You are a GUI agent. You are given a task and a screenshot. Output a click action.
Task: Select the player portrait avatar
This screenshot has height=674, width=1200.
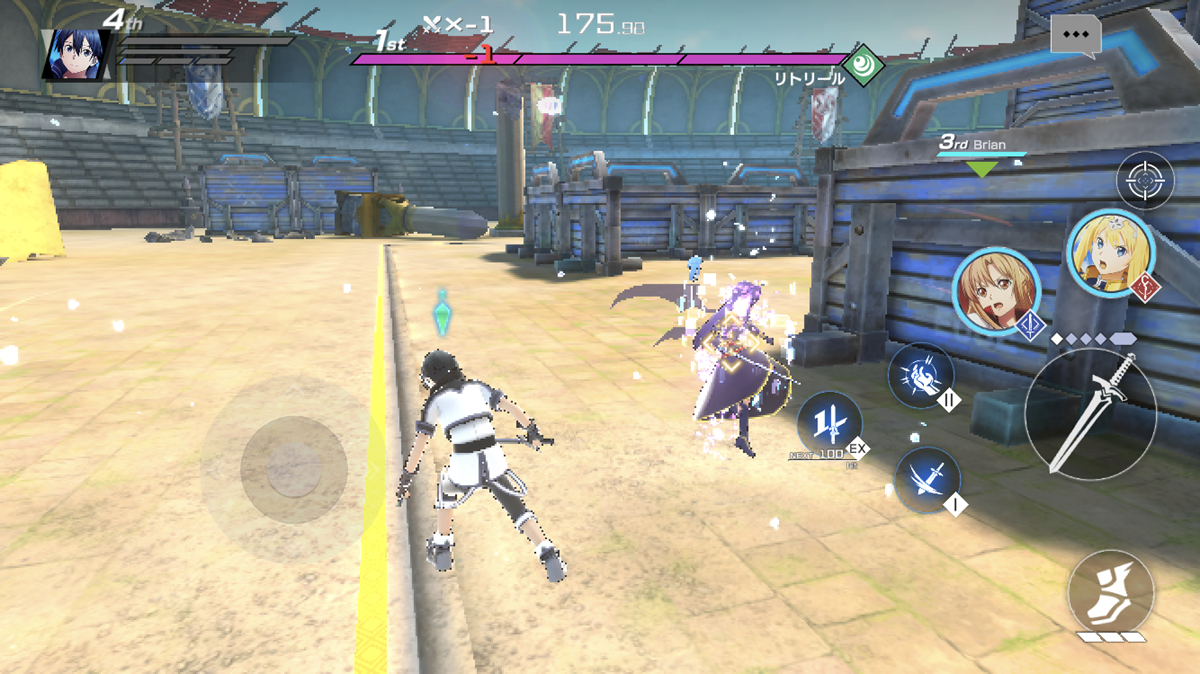[x=74, y=55]
